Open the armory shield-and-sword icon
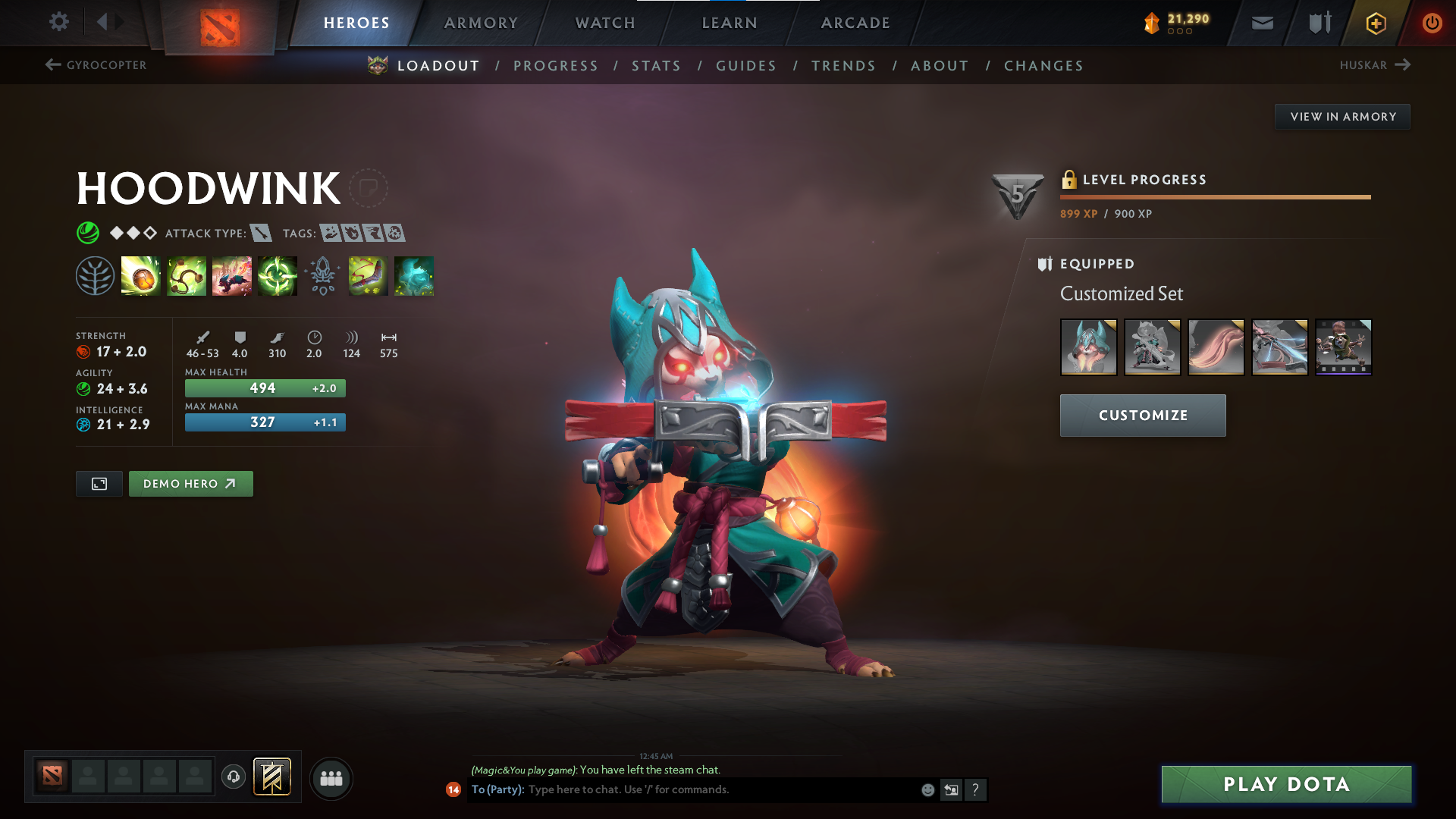The image size is (1456, 819). coord(1318,23)
